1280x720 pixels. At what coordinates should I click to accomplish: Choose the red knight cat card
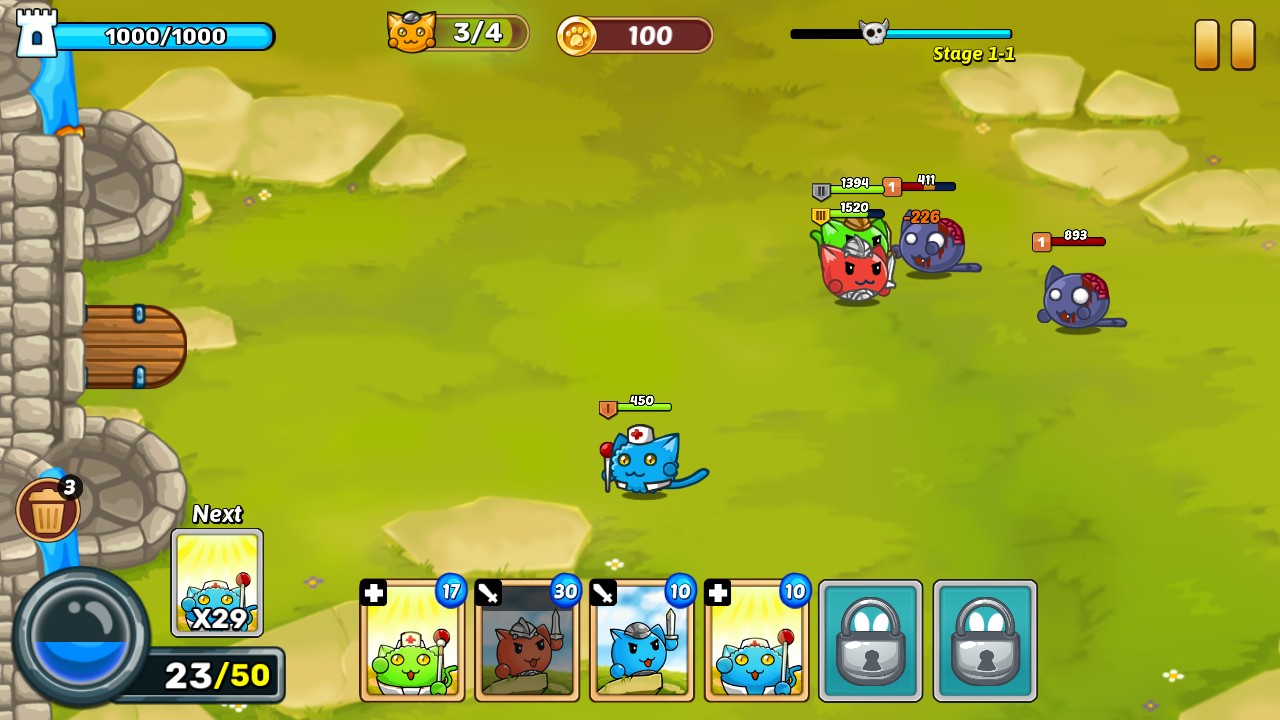[x=527, y=640]
